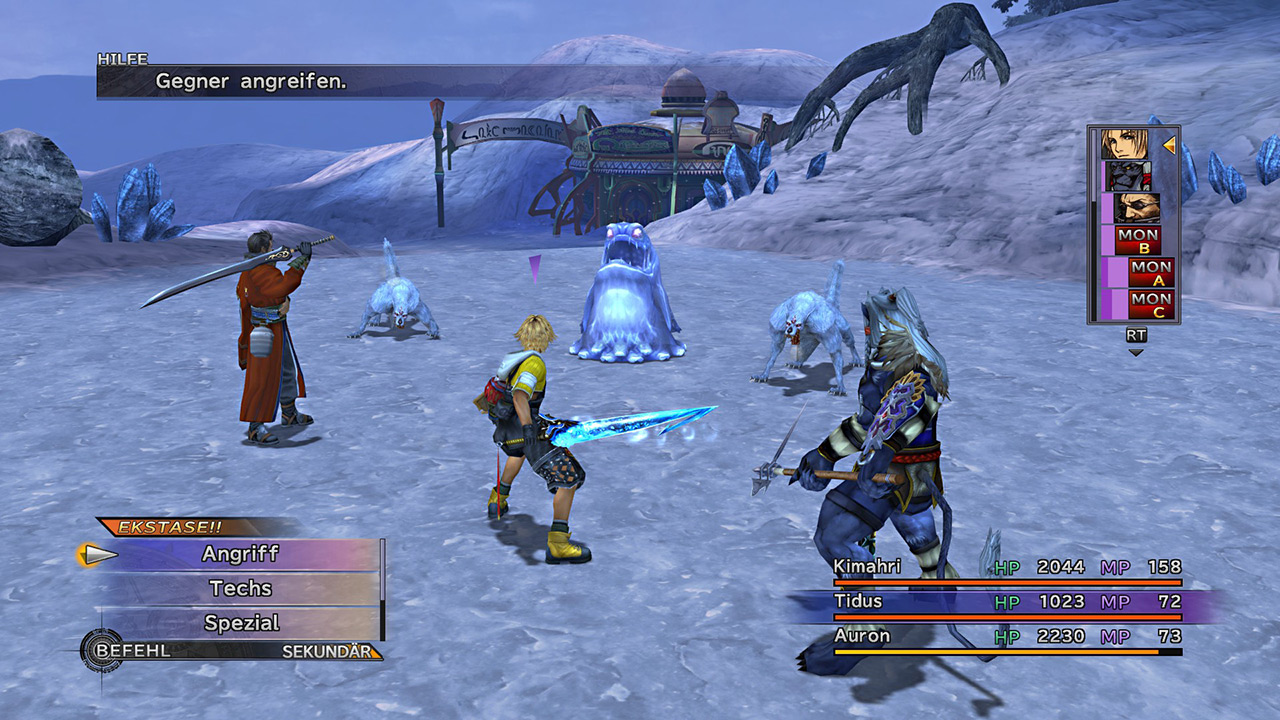
Task: Select Auron's row in the party list
Action: [x=1008, y=637]
